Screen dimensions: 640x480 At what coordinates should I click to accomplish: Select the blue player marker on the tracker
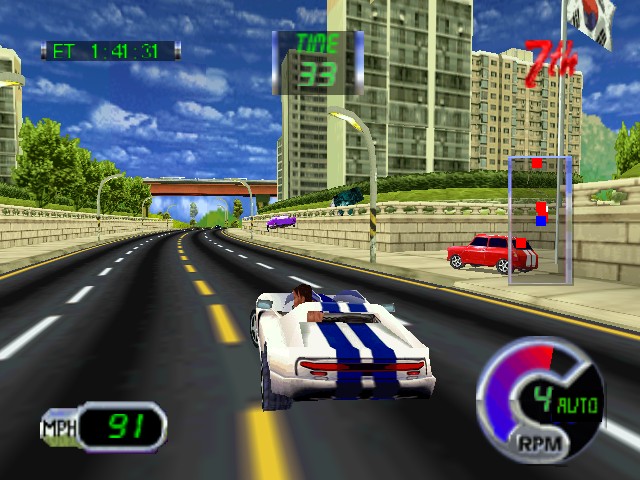coord(541,220)
